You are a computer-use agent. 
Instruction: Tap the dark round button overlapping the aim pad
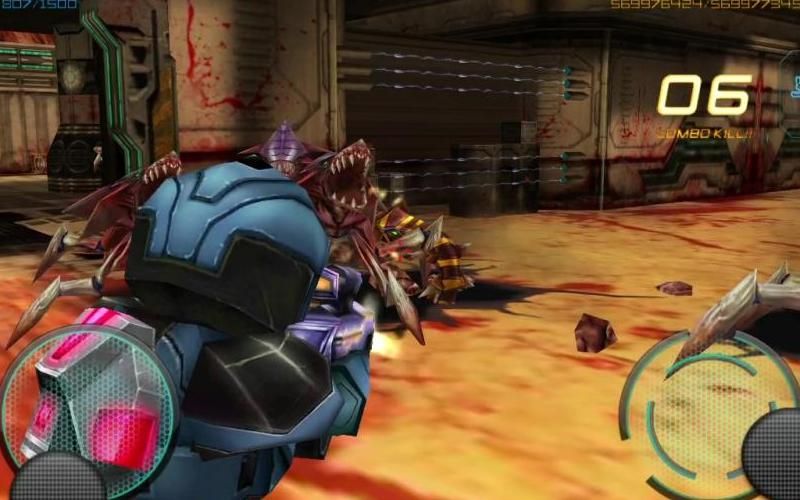[x=773, y=456]
